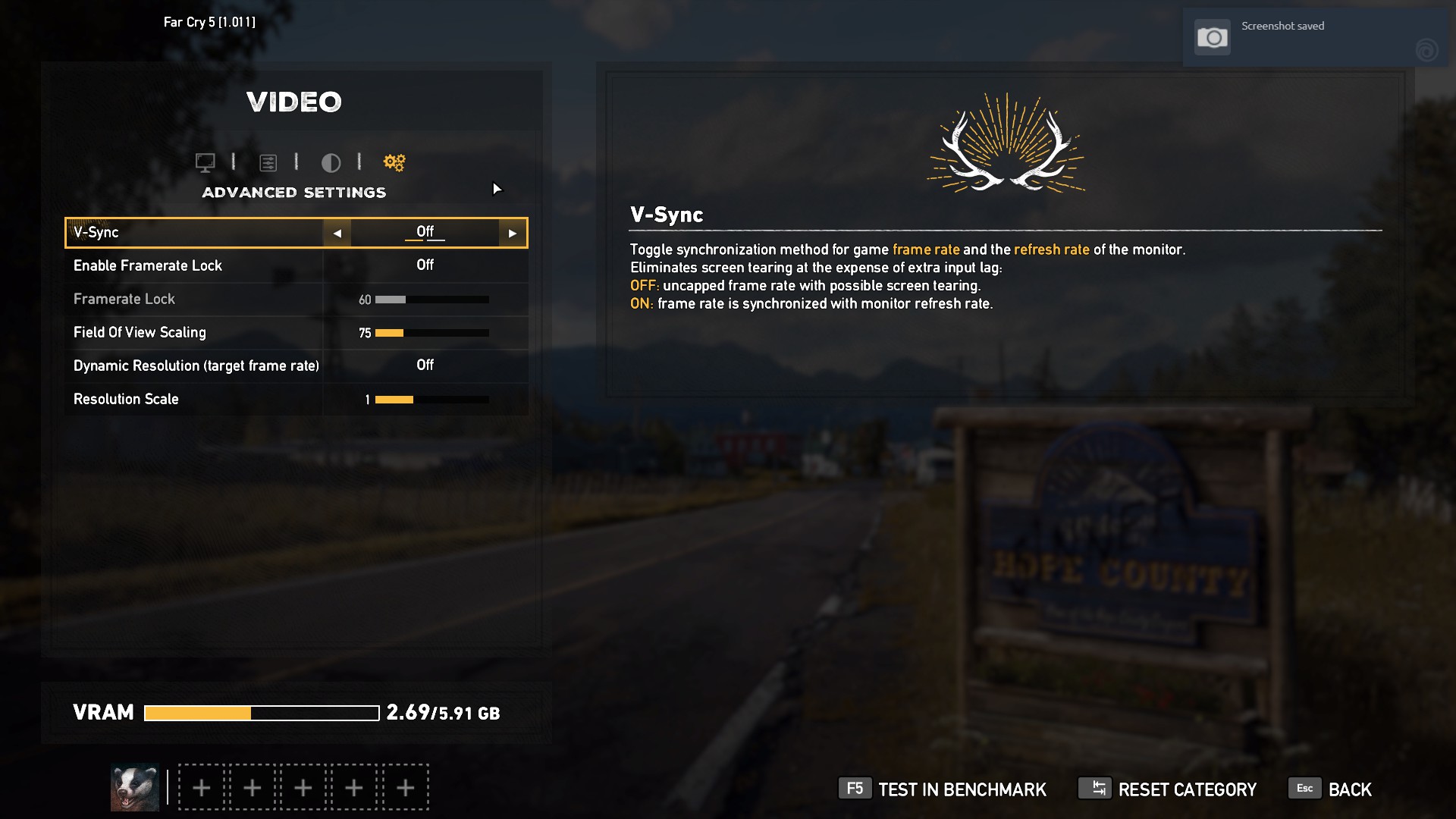
Task: Adjust the Framerate Lock slider
Action: pos(431,300)
